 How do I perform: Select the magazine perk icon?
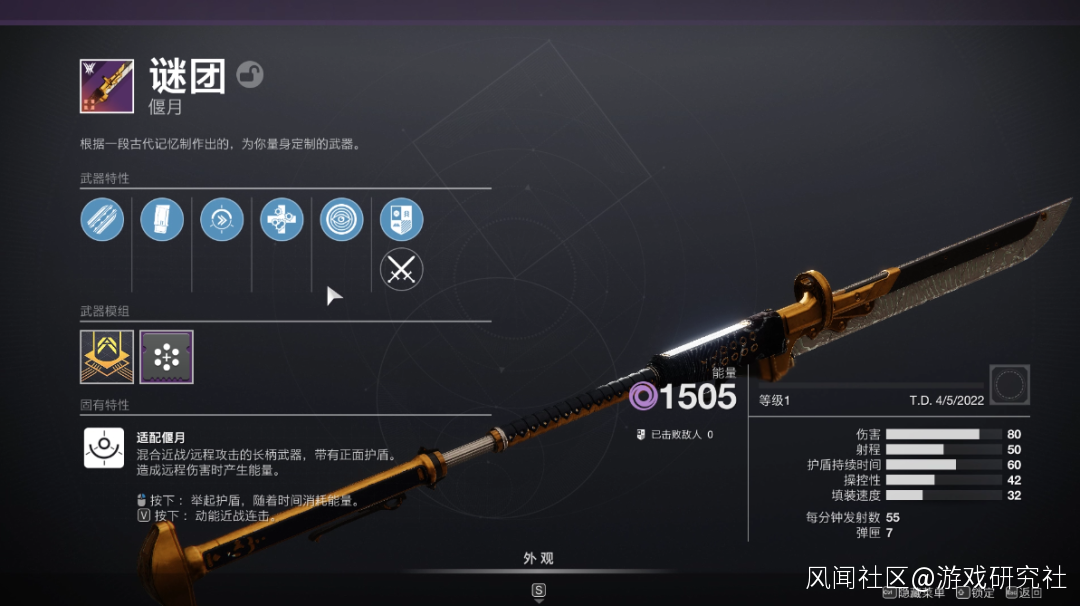tap(162, 220)
